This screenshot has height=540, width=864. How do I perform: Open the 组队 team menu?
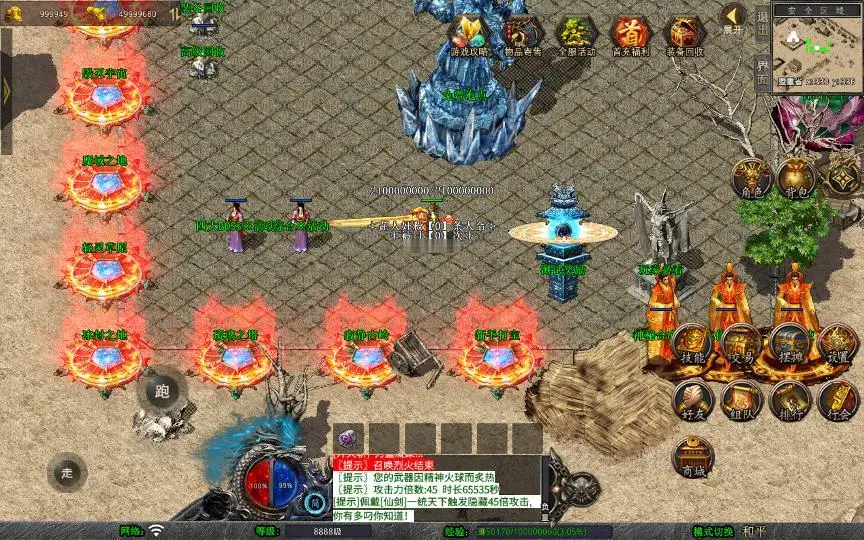click(741, 399)
